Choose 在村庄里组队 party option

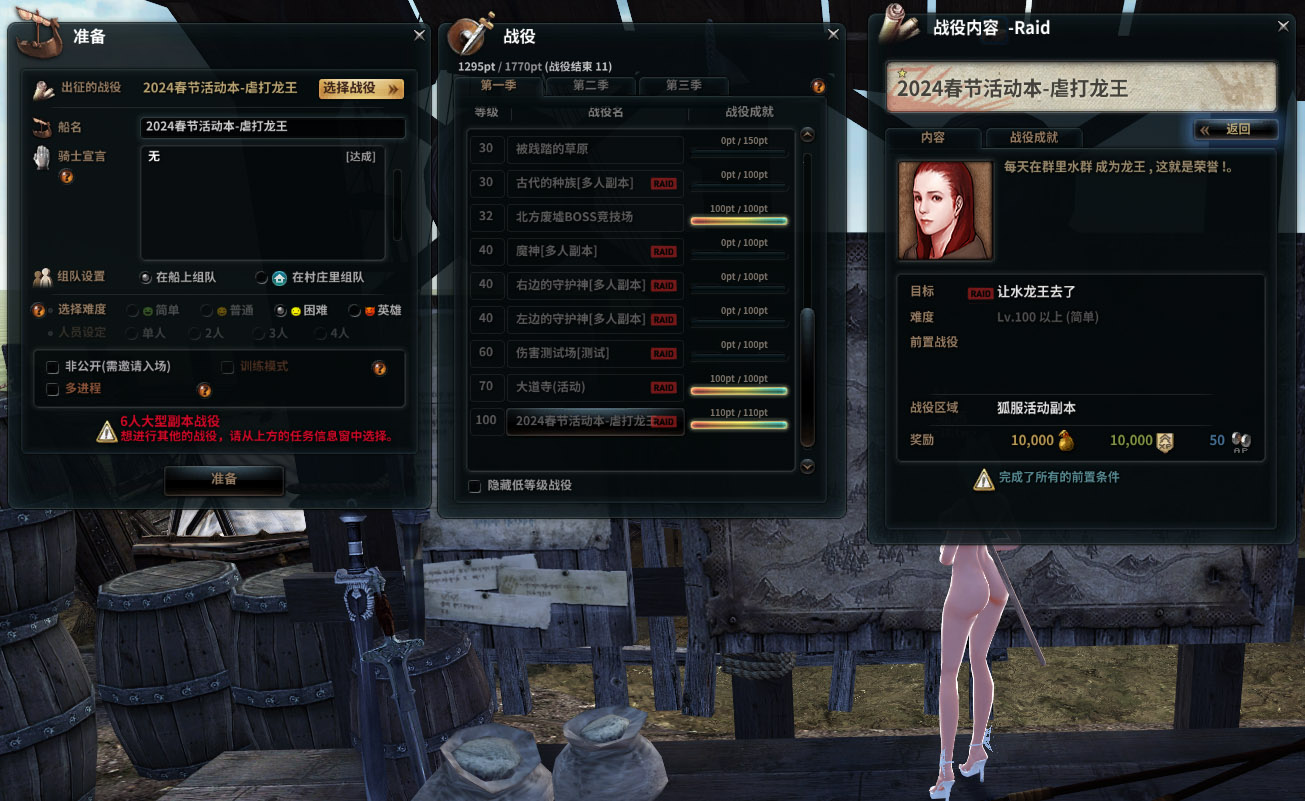(x=262, y=277)
